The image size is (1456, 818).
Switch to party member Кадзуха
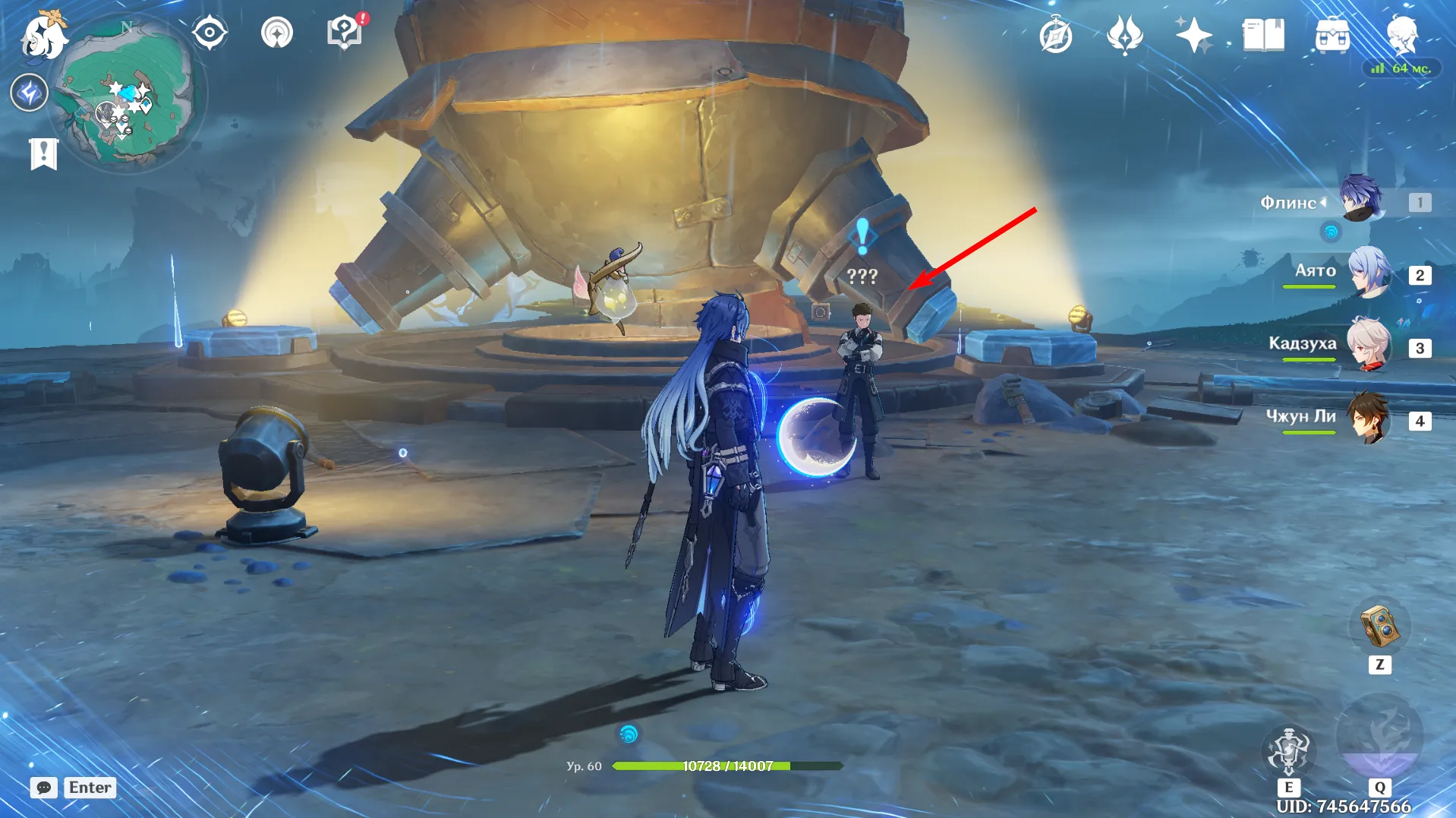click(1369, 345)
